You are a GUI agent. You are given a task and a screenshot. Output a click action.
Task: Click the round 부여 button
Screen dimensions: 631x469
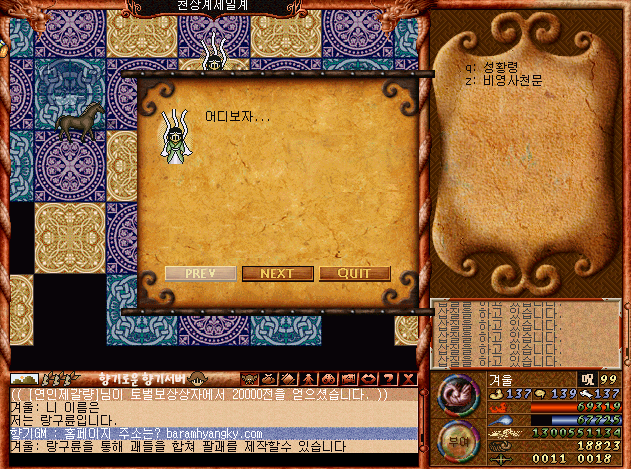pyautogui.click(x=456, y=437)
